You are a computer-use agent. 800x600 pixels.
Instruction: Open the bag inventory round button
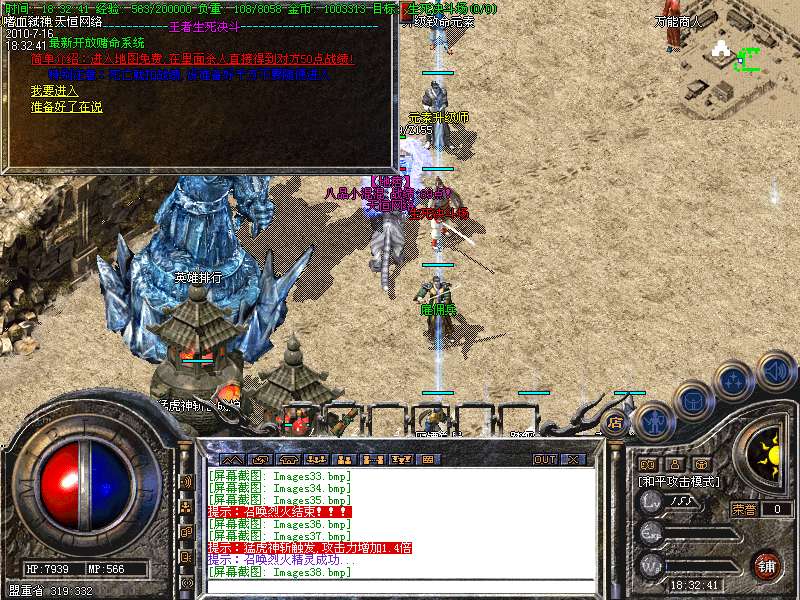(691, 400)
